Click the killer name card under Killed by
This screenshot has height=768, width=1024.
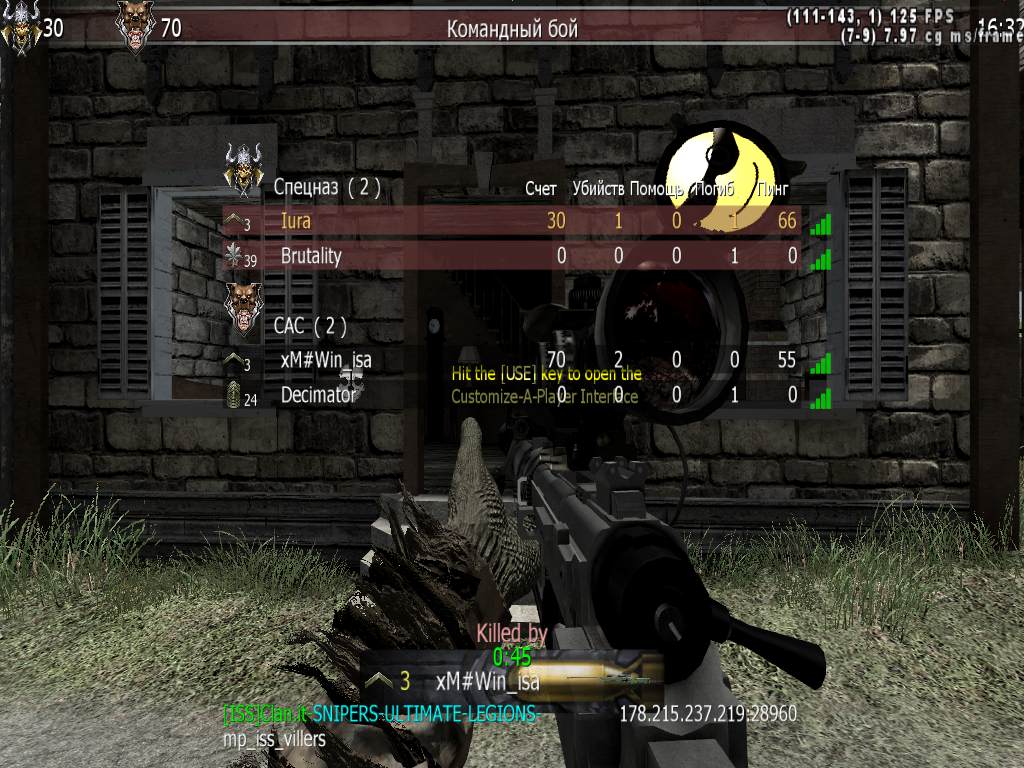(x=487, y=683)
